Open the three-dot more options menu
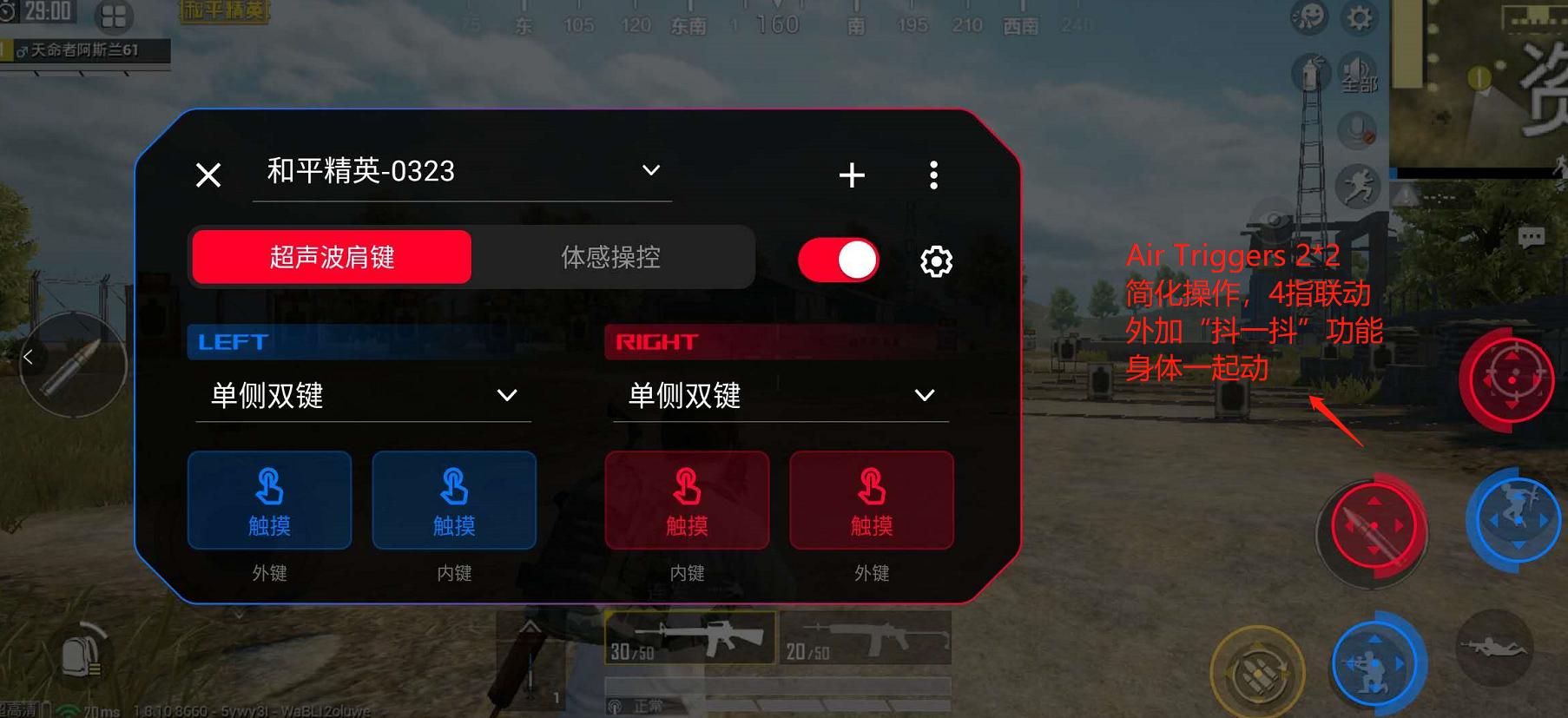This screenshot has height=718, width=1568. [x=934, y=174]
